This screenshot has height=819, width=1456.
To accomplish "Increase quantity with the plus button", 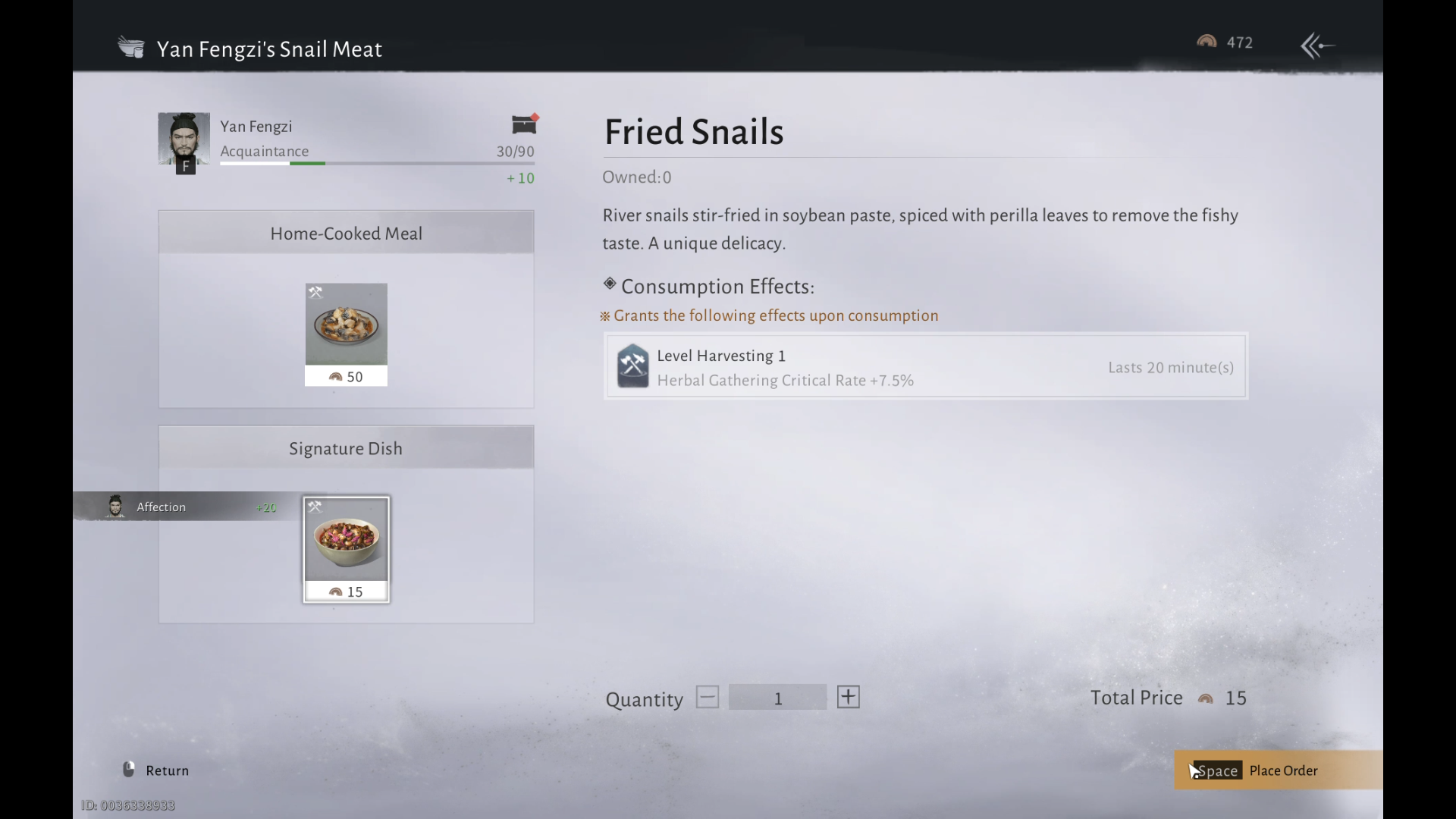I will click(x=848, y=697).
